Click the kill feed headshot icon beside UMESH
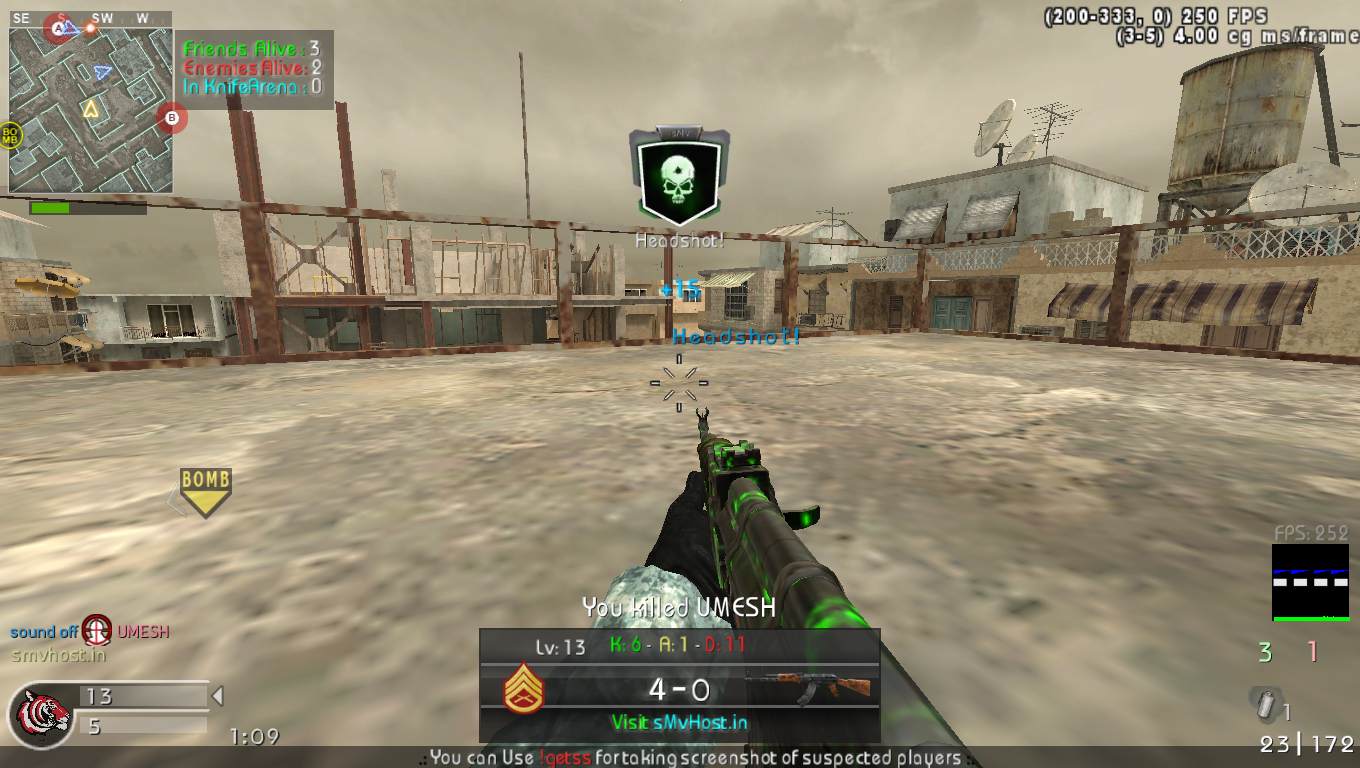 [97, 631]
